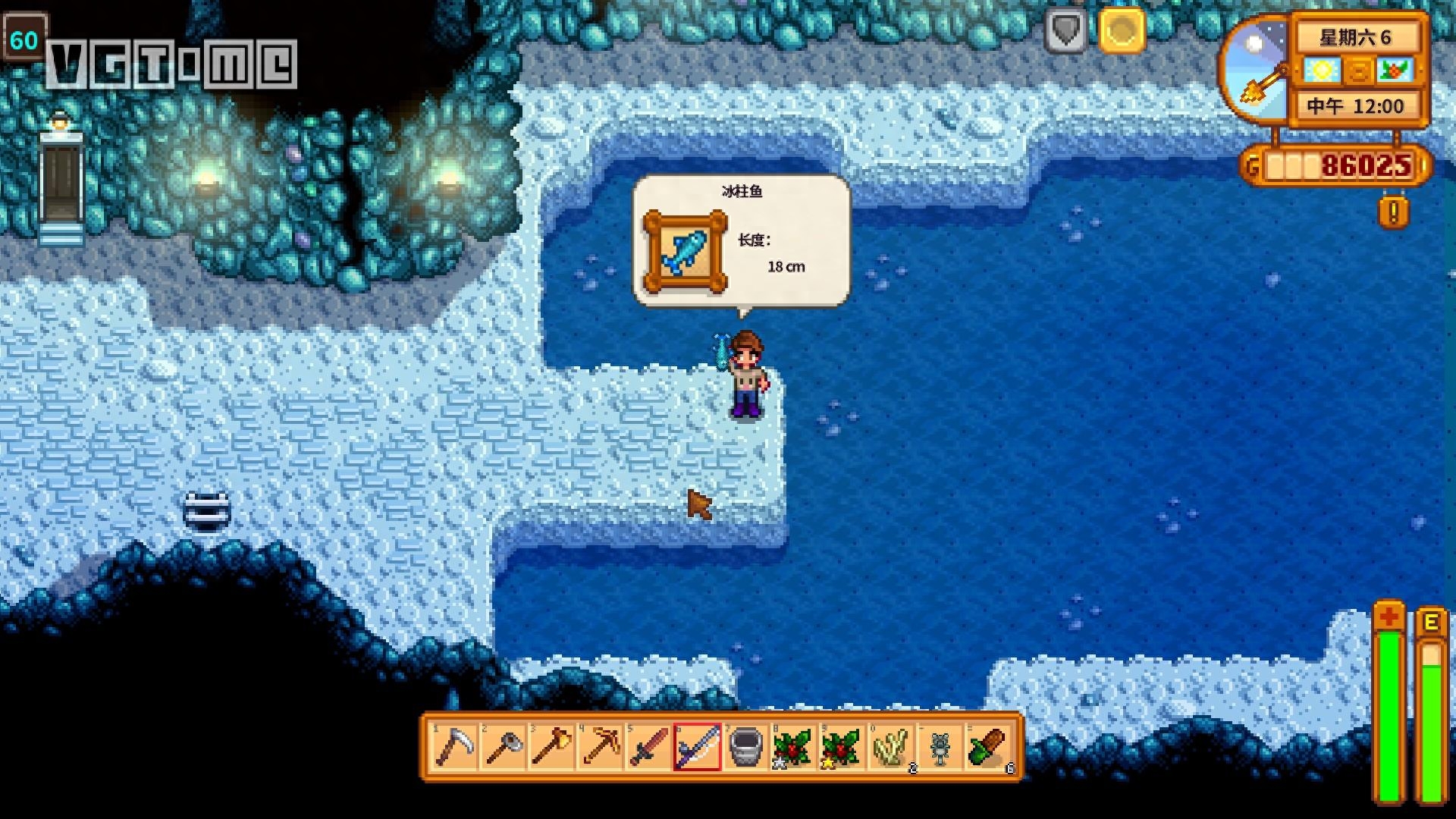Click the yellow circle buff icon
1456x819 pixels.
1121,31
